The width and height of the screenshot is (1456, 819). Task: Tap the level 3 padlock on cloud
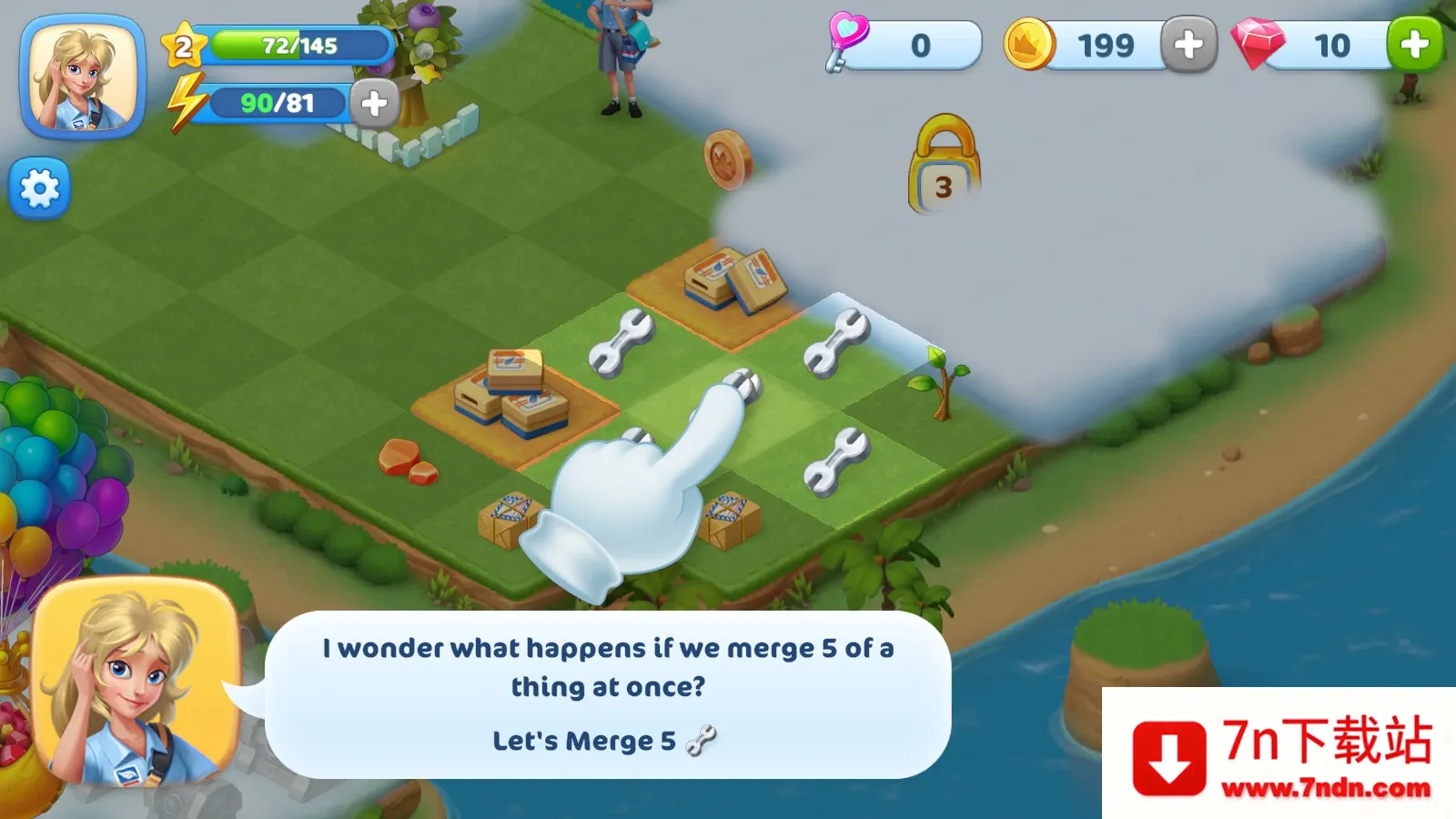[x=944, y=167]
